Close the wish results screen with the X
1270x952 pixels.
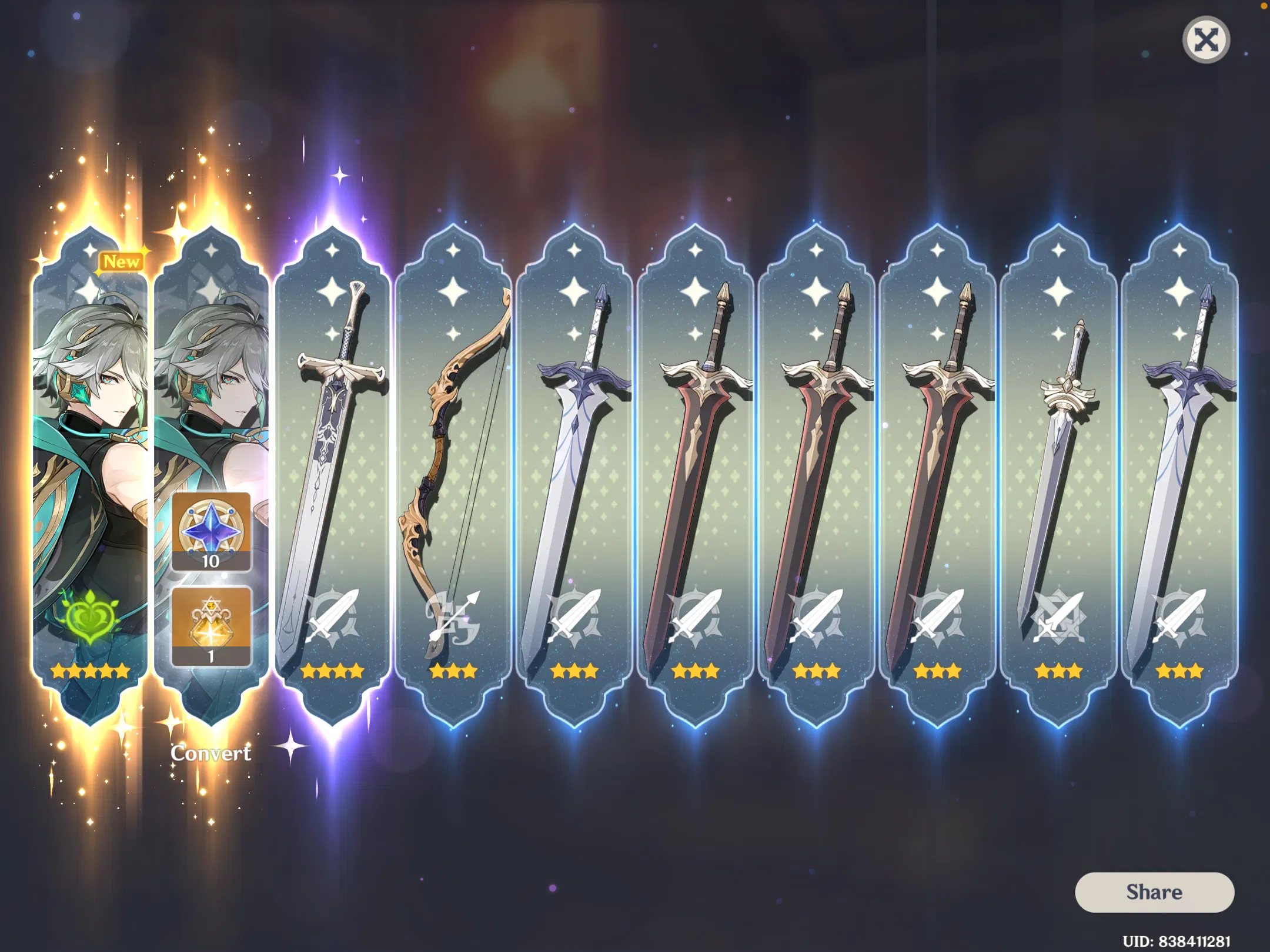pyautogui.click(x=1206, y=39)
